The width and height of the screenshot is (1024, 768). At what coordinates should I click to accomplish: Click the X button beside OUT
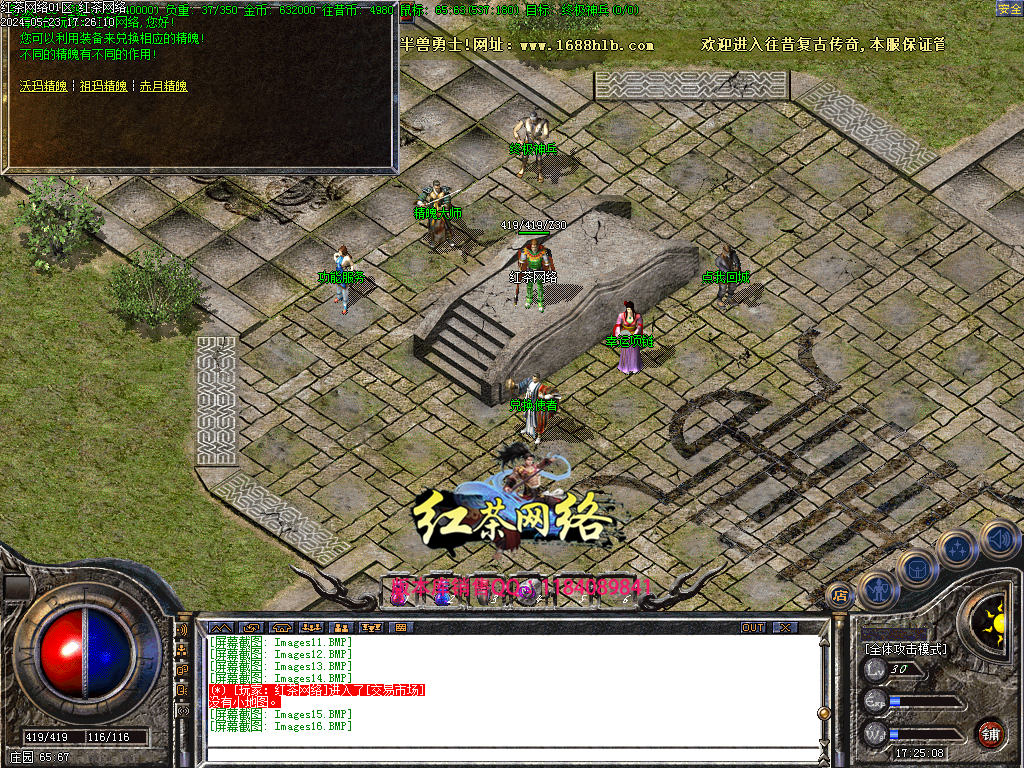click(x=786, y=628)
